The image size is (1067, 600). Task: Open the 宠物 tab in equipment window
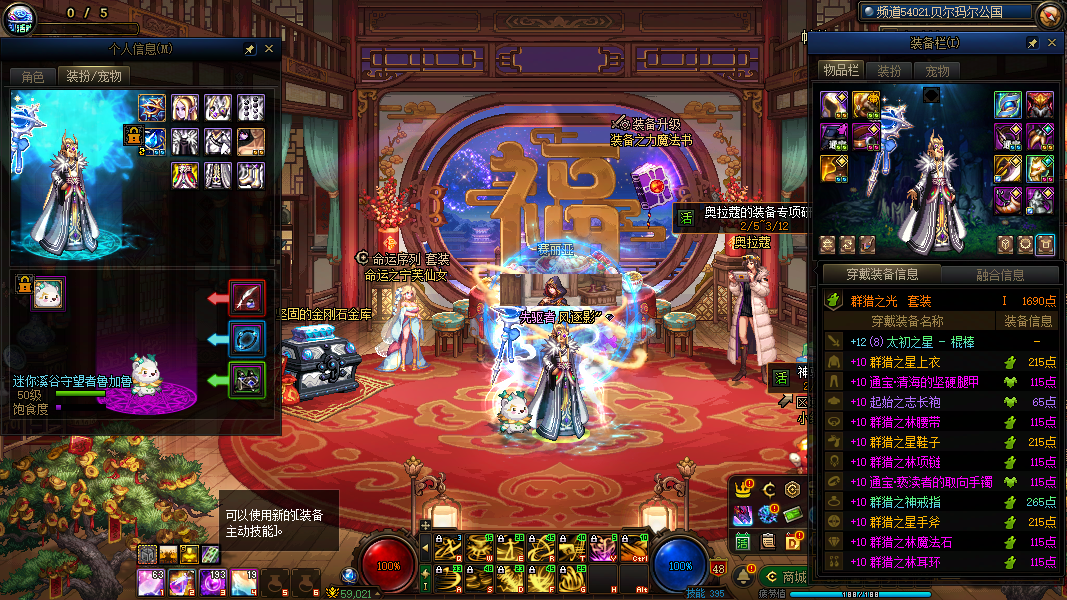(x=937, y=71)
